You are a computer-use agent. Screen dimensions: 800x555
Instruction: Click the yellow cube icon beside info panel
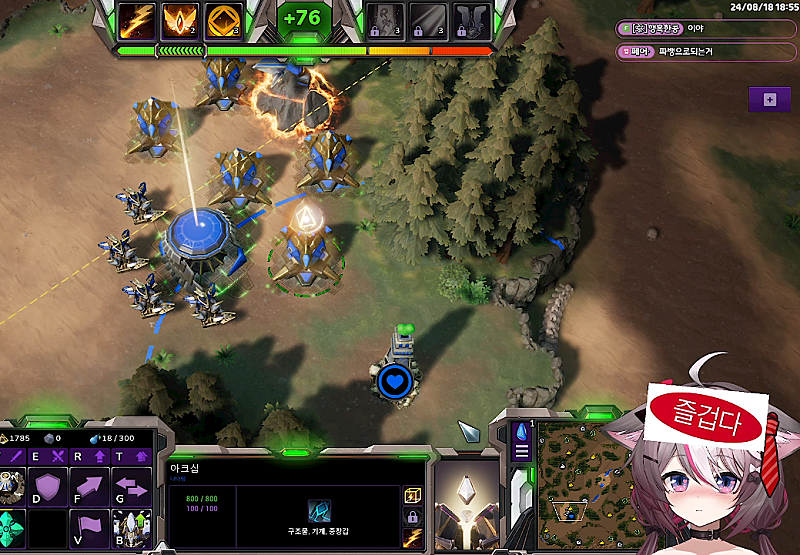tap(411, 495)
